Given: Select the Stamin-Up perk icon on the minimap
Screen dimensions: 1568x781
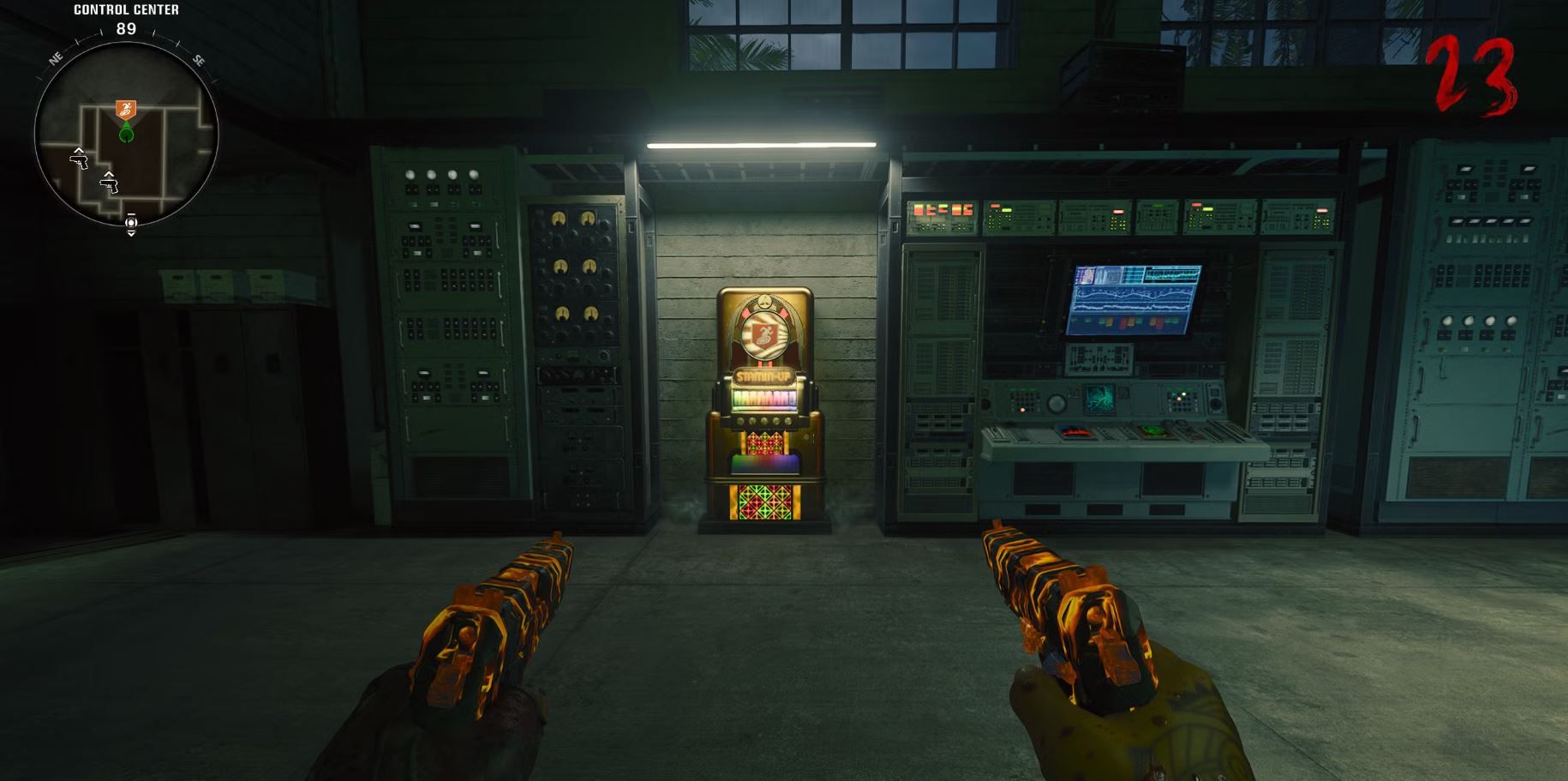Looking at the screenshot, I should pyautogui.click(x=127, y=108).
